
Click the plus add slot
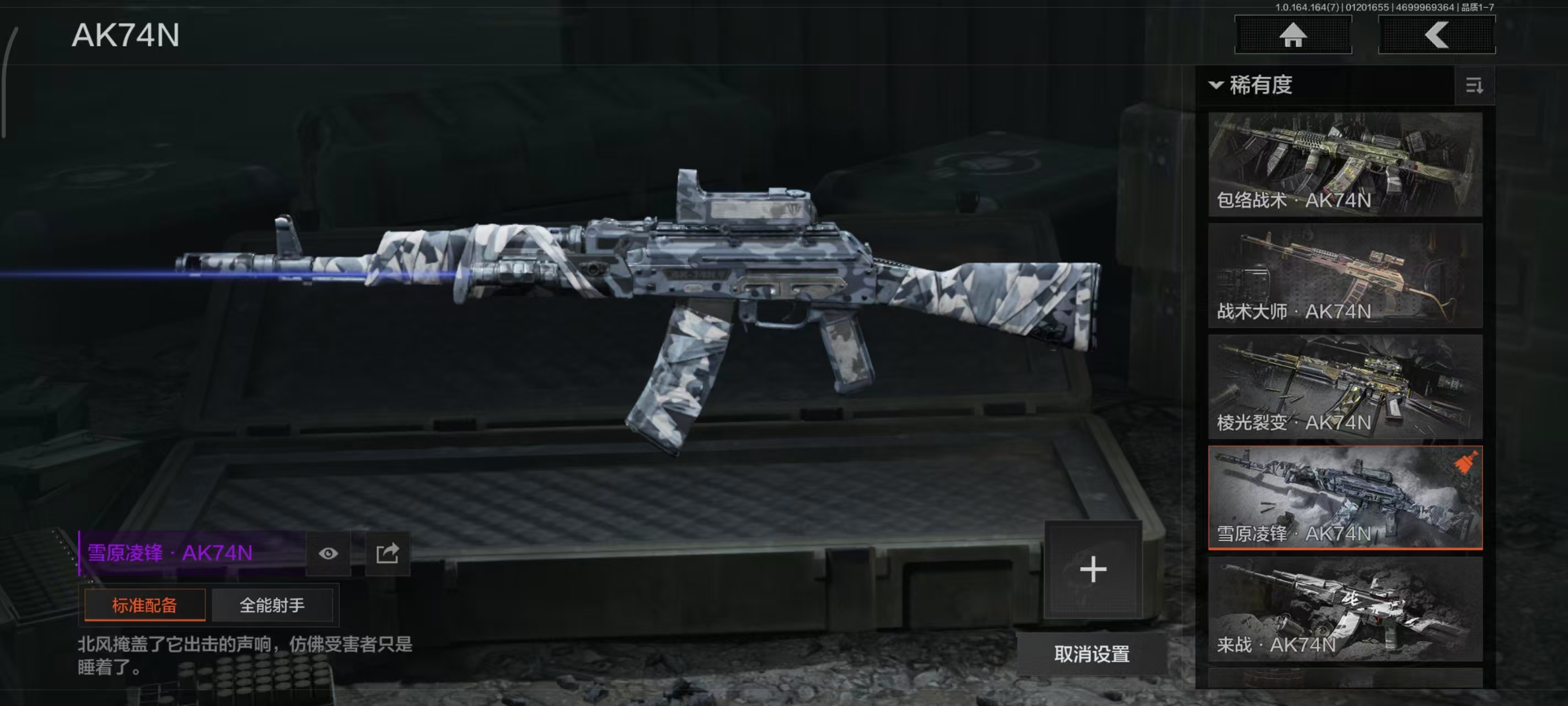coord(1093,570)
